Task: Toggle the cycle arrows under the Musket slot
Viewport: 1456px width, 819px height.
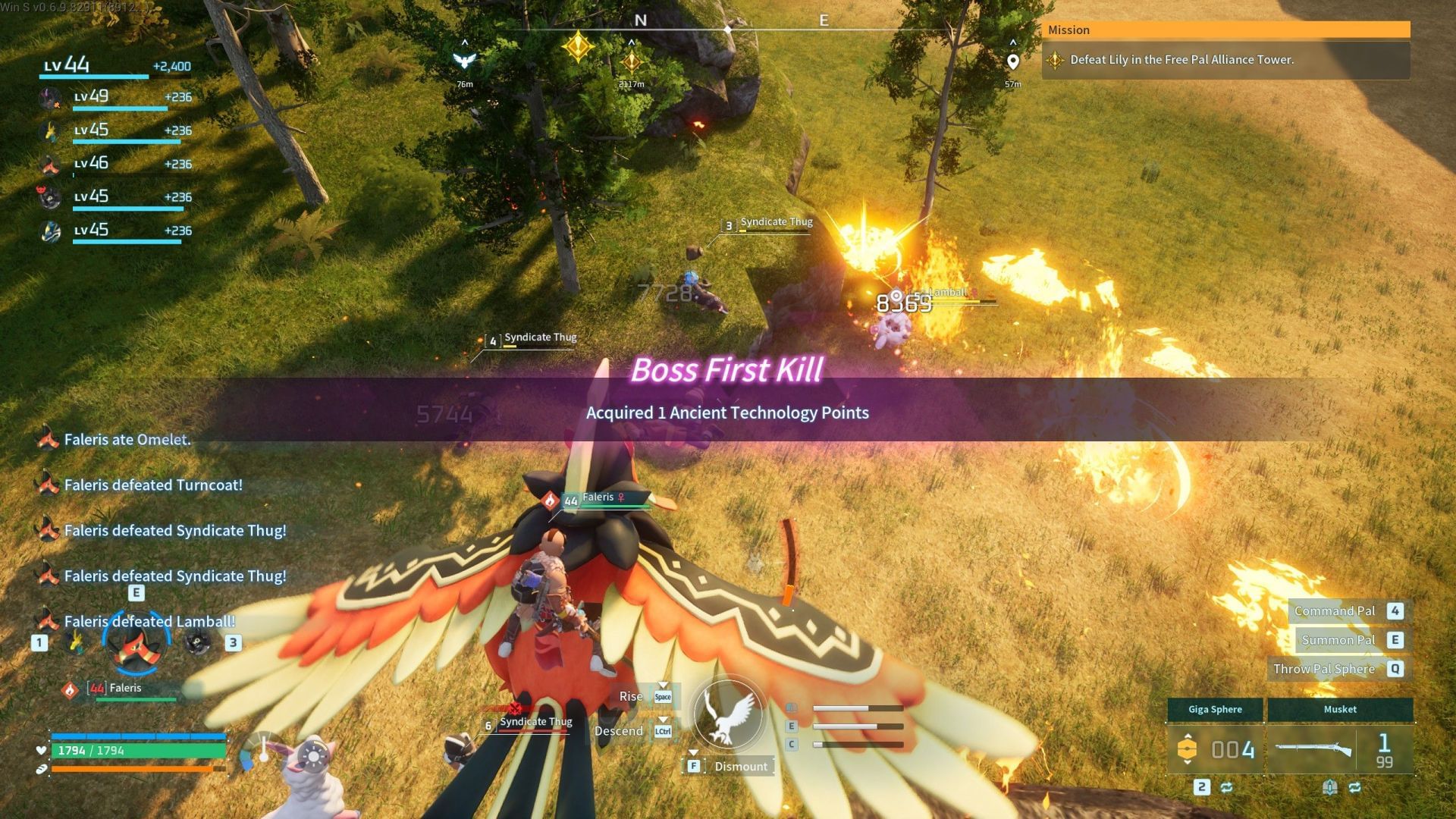Action: coord(1355,789)
